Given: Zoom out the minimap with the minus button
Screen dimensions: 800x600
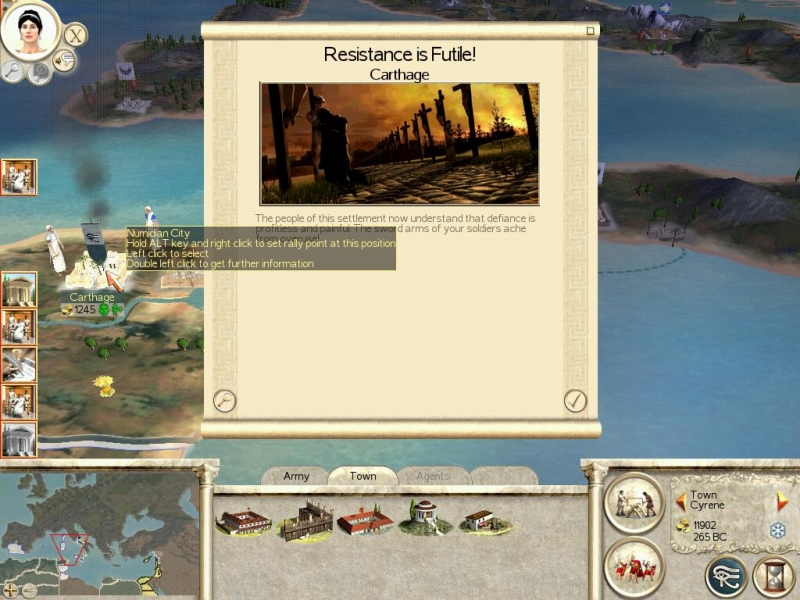Looking at the screenshot, I should (x=29, y=589).
